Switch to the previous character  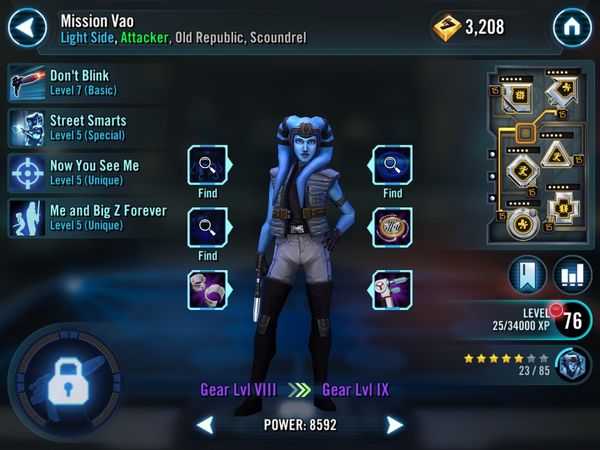205,425
